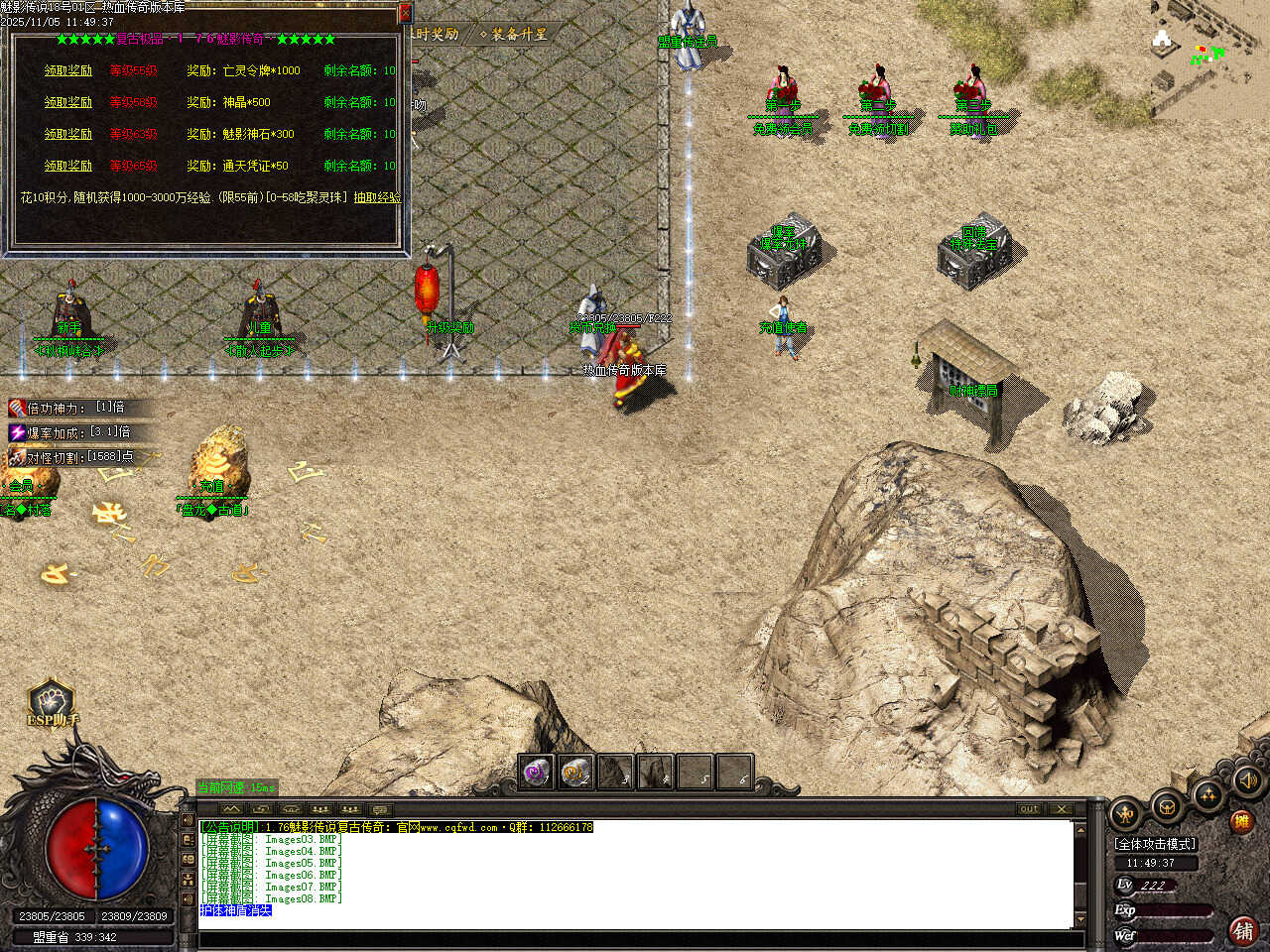1270x952 pixels.
Task: Use the purple scroll in hotbar slot 1
Action: (x=538, y=772)
